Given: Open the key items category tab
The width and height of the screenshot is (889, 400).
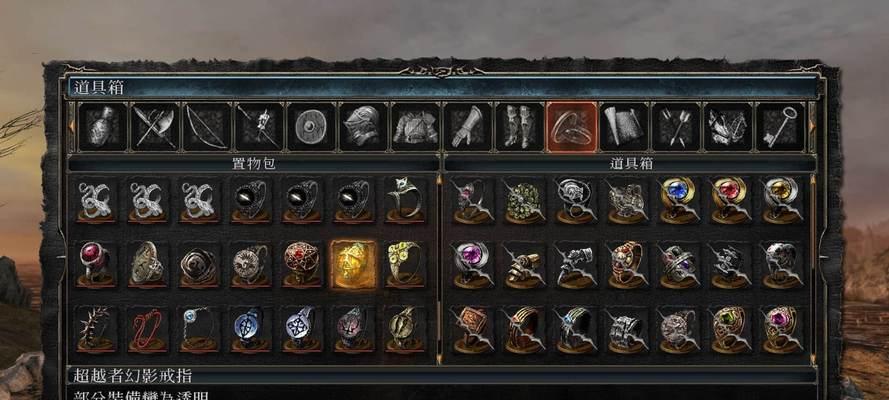Looking at the screenshot, I should tap(780, 127).
